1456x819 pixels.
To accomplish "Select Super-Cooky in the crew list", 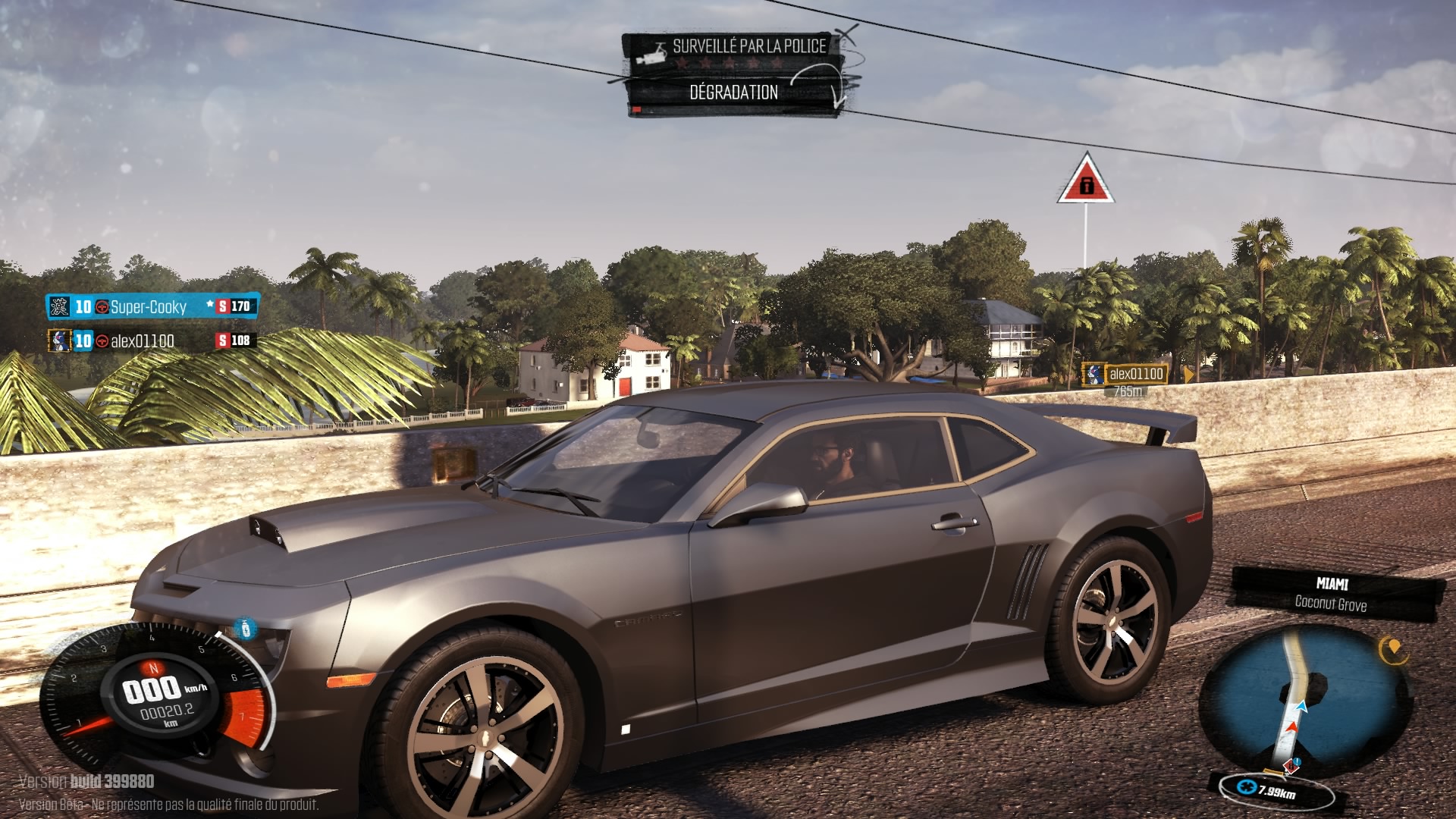I will pyautogui.click(x=149, y=306).
